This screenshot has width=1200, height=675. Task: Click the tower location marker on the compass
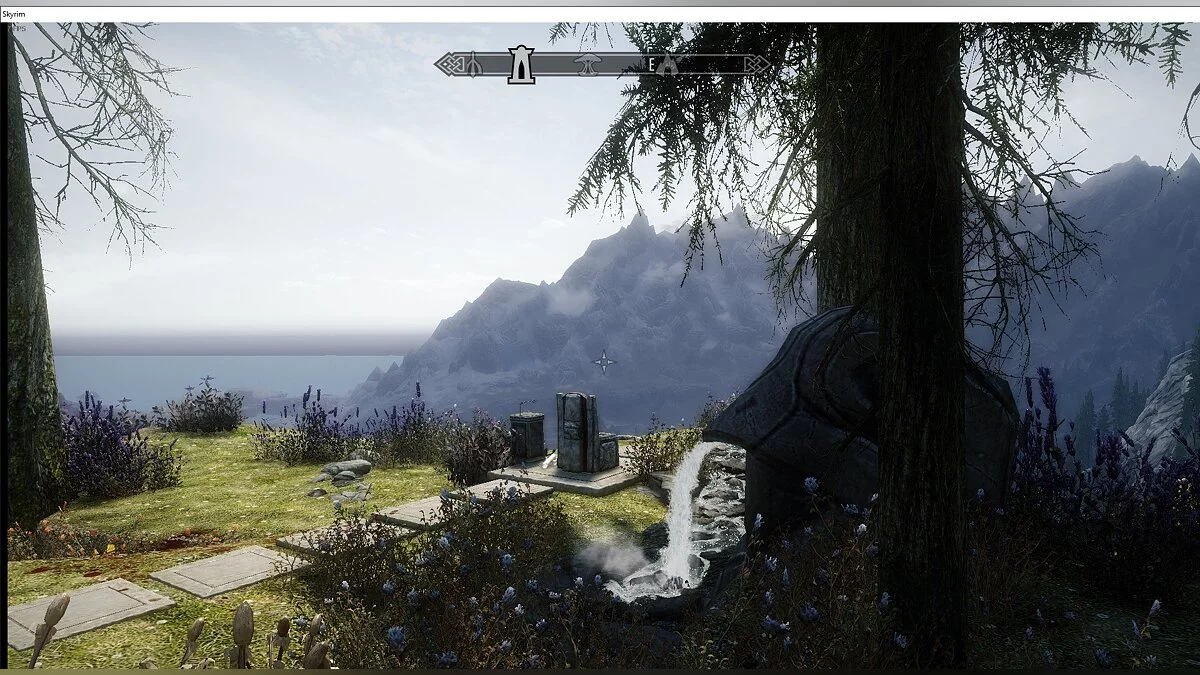click(520, 64)
